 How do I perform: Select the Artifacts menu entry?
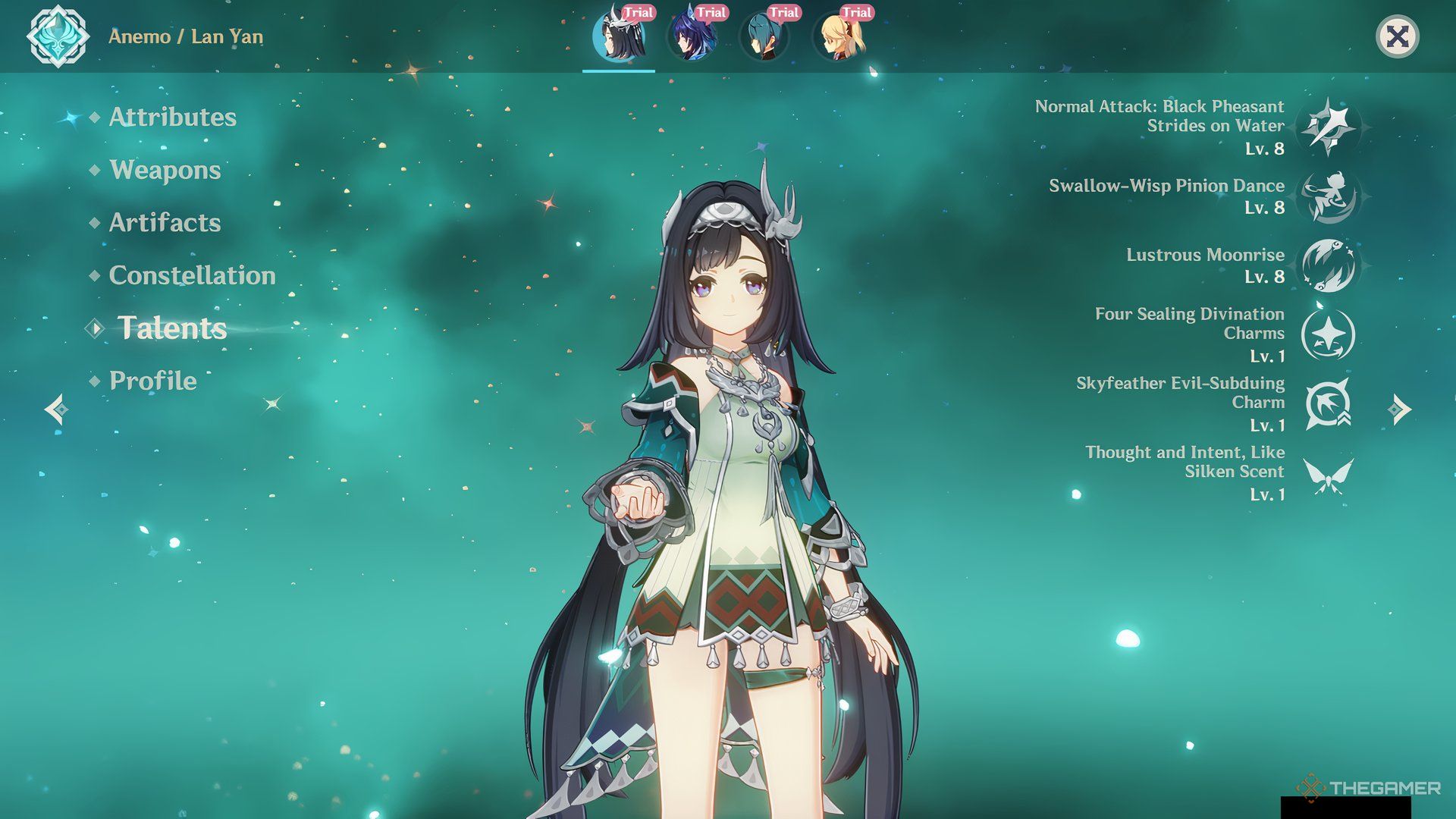[164, 223]
